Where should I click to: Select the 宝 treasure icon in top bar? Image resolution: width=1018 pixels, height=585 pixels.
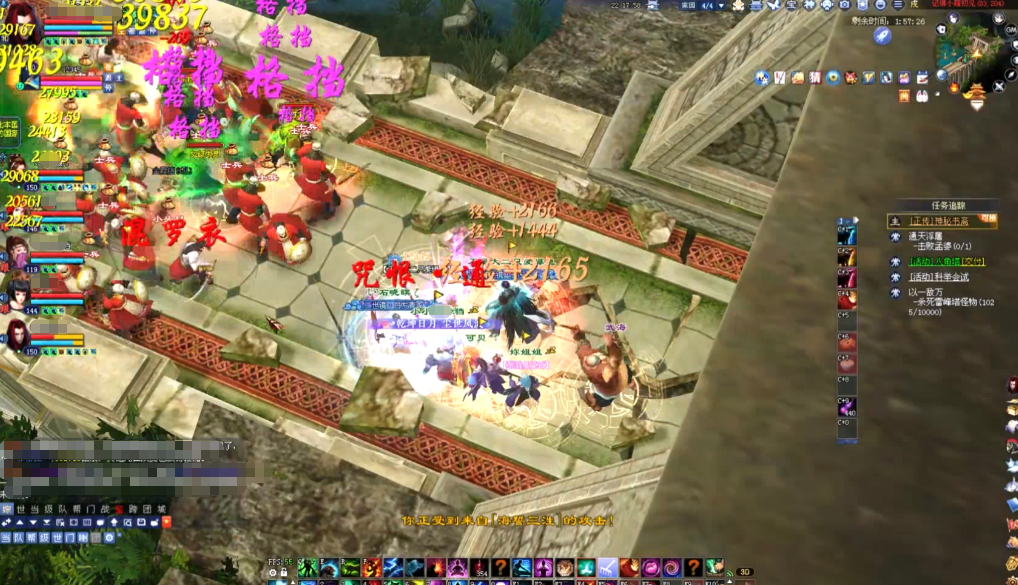tap(789, 5)
